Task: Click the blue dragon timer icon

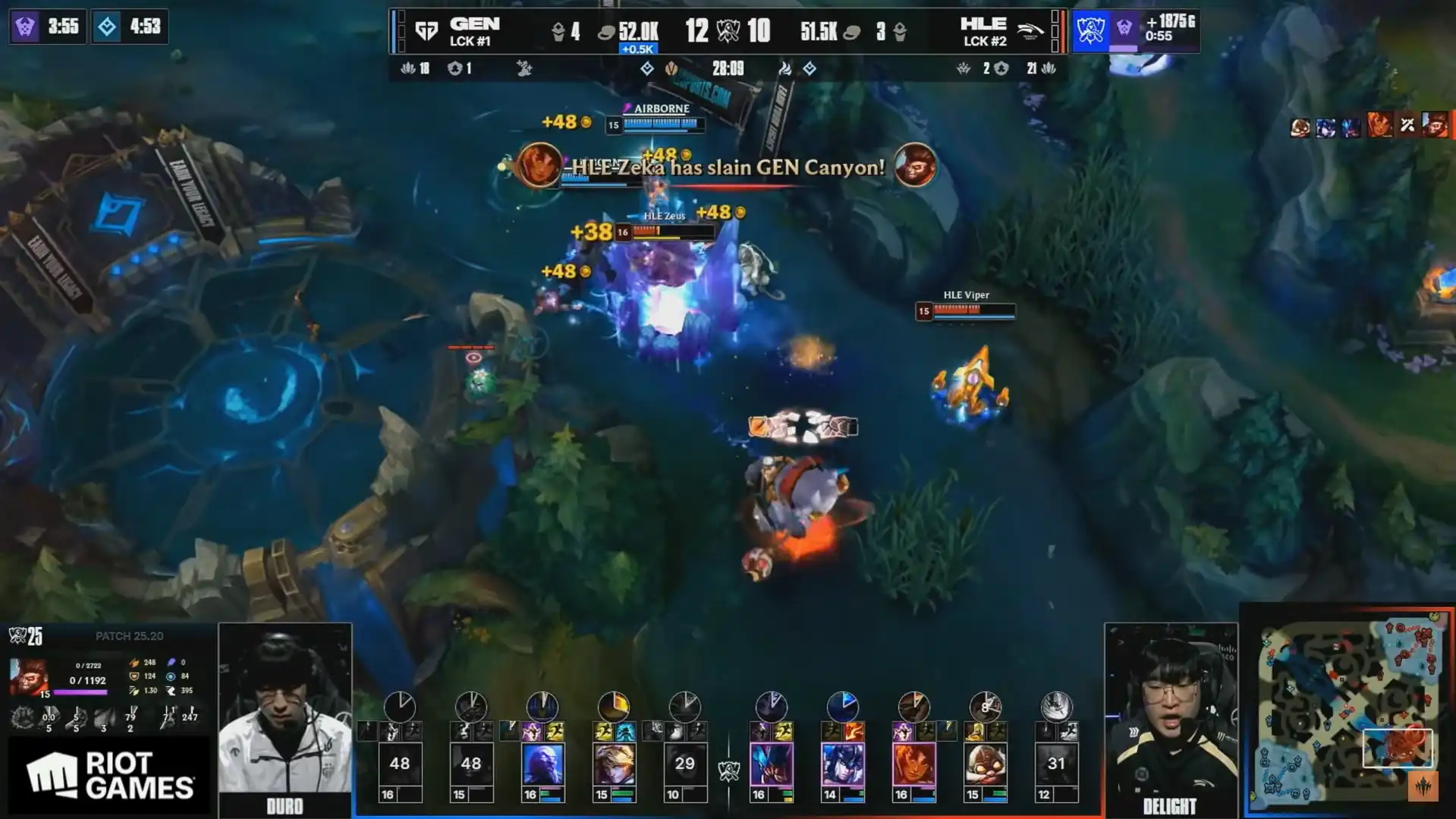Action: 107,27
